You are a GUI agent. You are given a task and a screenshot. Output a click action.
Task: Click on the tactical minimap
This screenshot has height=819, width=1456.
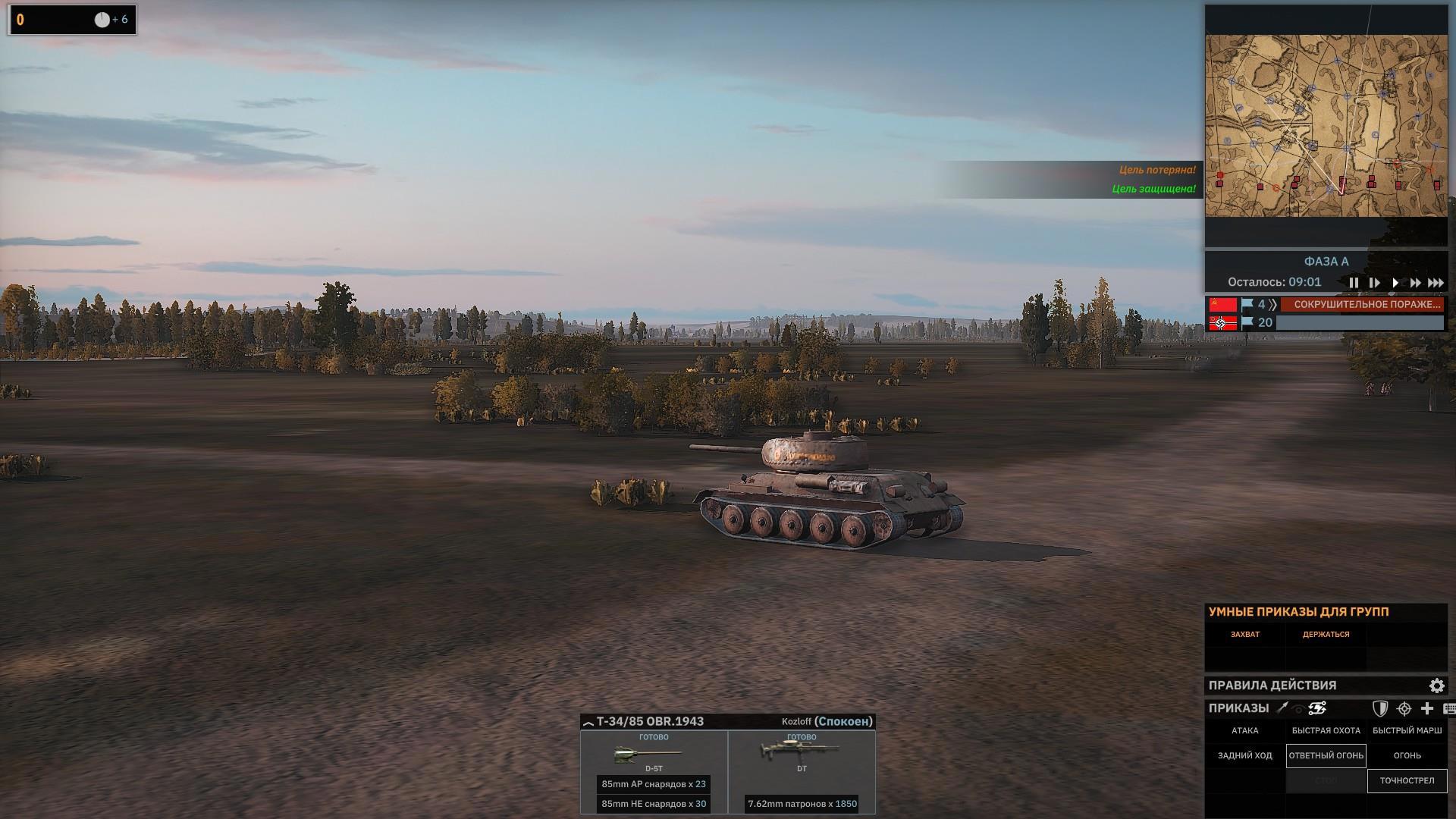[x=1326, y=126]
